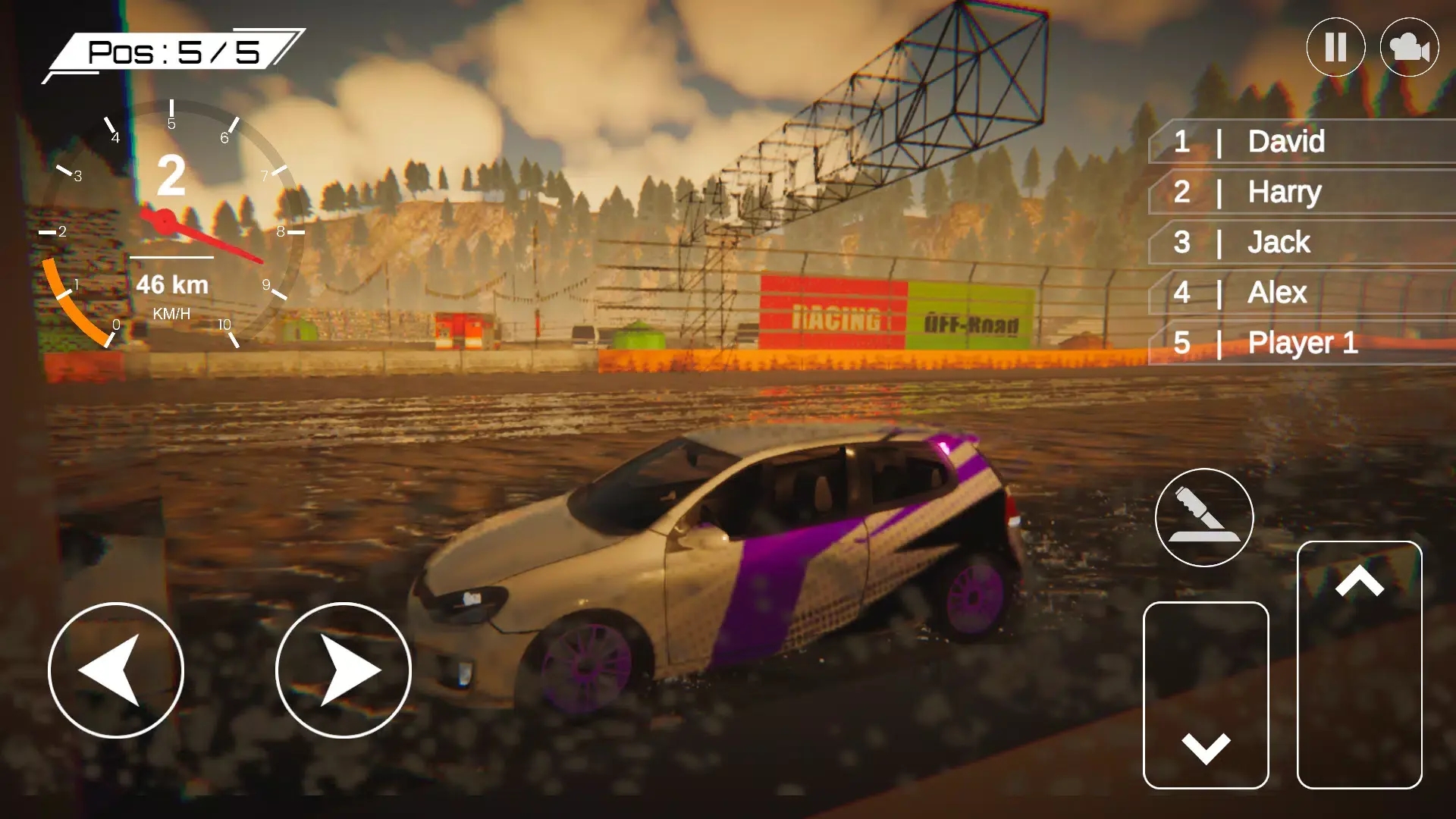Select Harry's leaderboard row
1456x819 pixels.
pos(1301,192)
